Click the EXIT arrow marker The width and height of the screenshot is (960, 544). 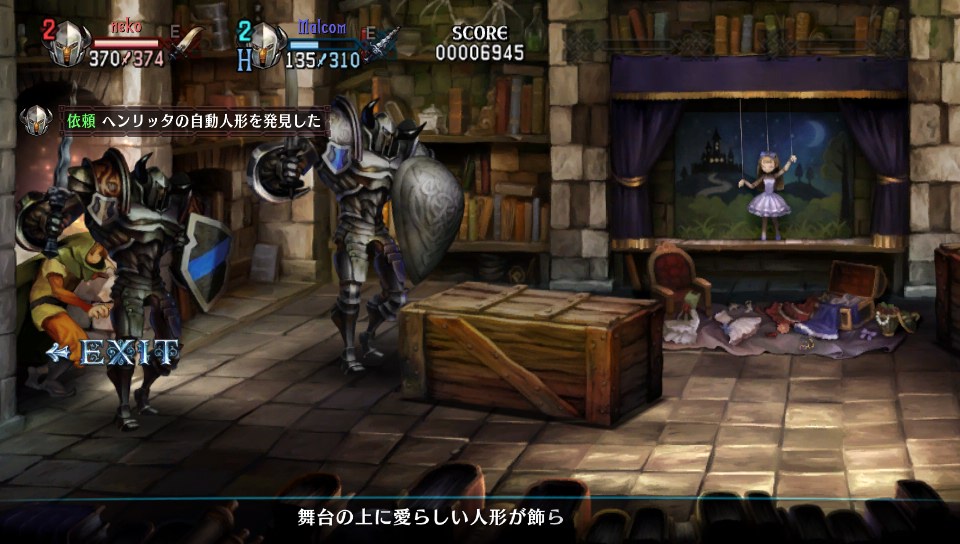[113, 352]
